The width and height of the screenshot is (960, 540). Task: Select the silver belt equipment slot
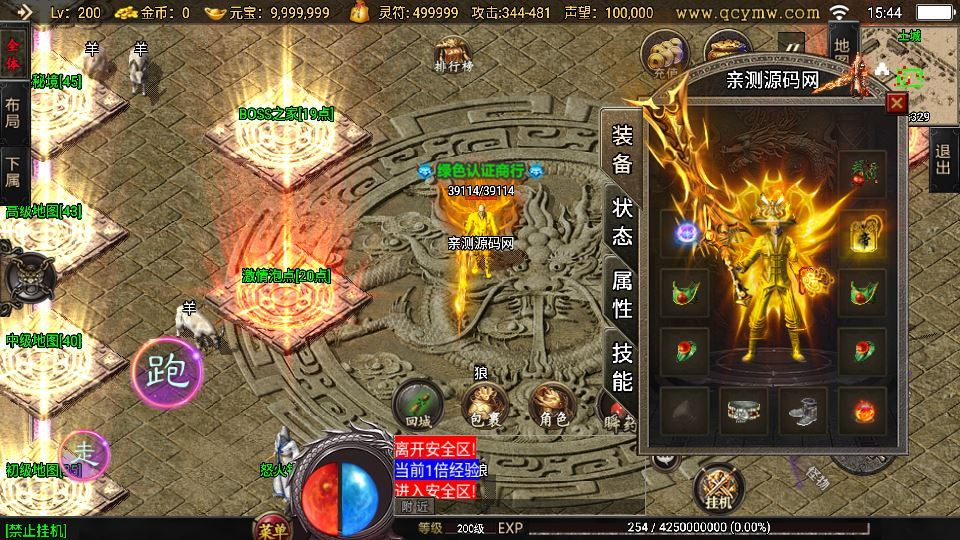point(744,410)
